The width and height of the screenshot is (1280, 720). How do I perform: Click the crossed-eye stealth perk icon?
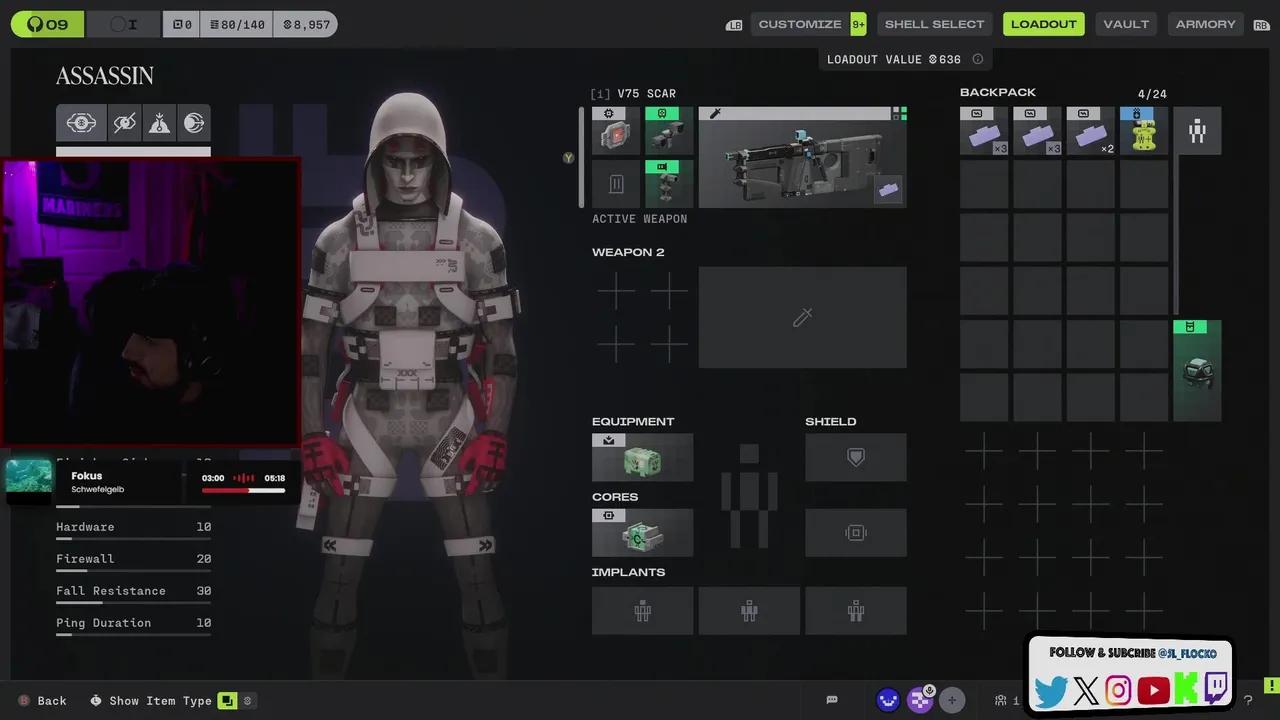[x=124, y=122]
